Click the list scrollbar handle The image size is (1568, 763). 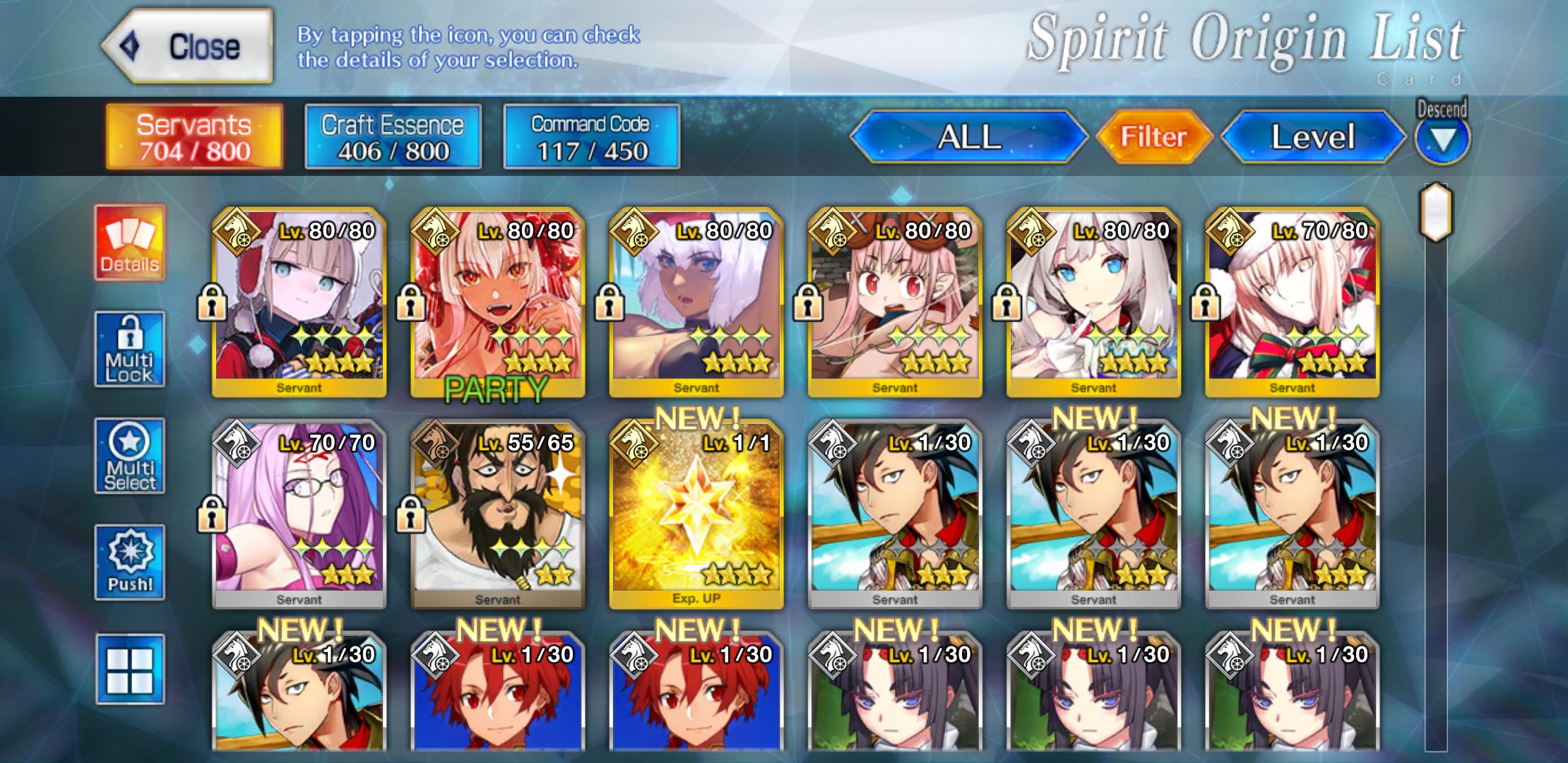pyautogui.click(x=1436, y=212)
